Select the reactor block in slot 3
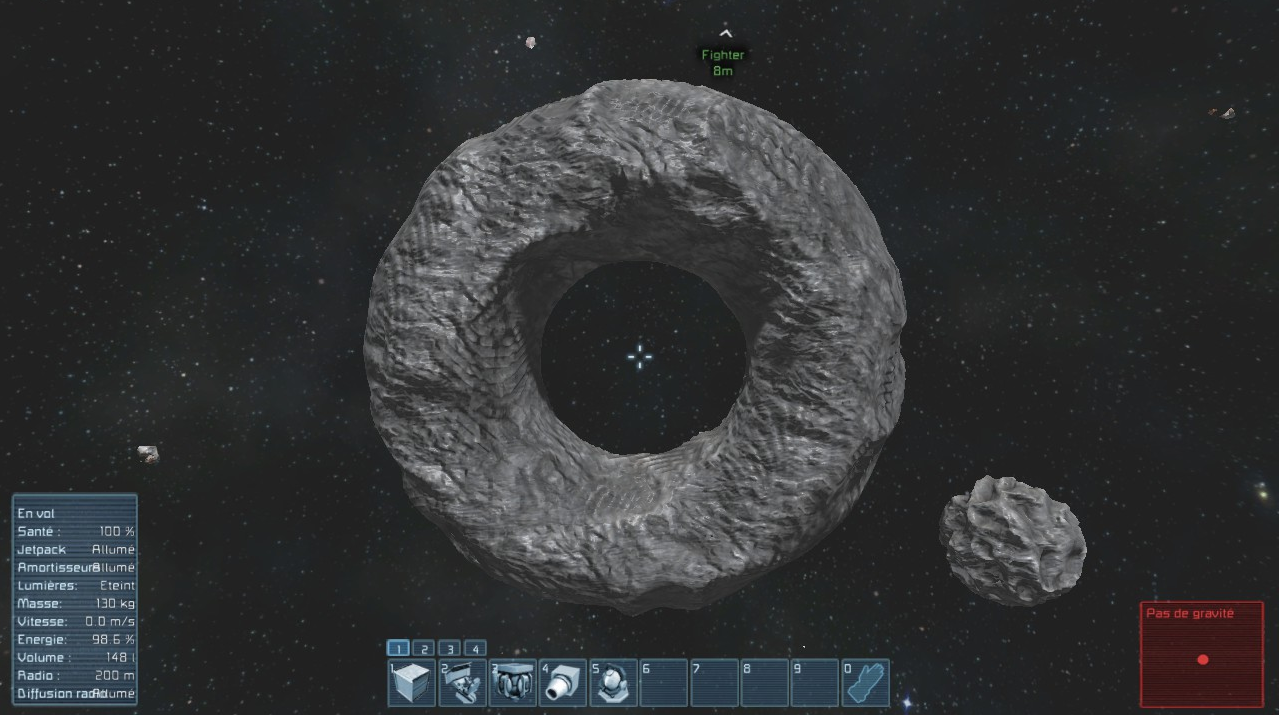Viewport: 1279px width, 715px height. pos(513,683)
